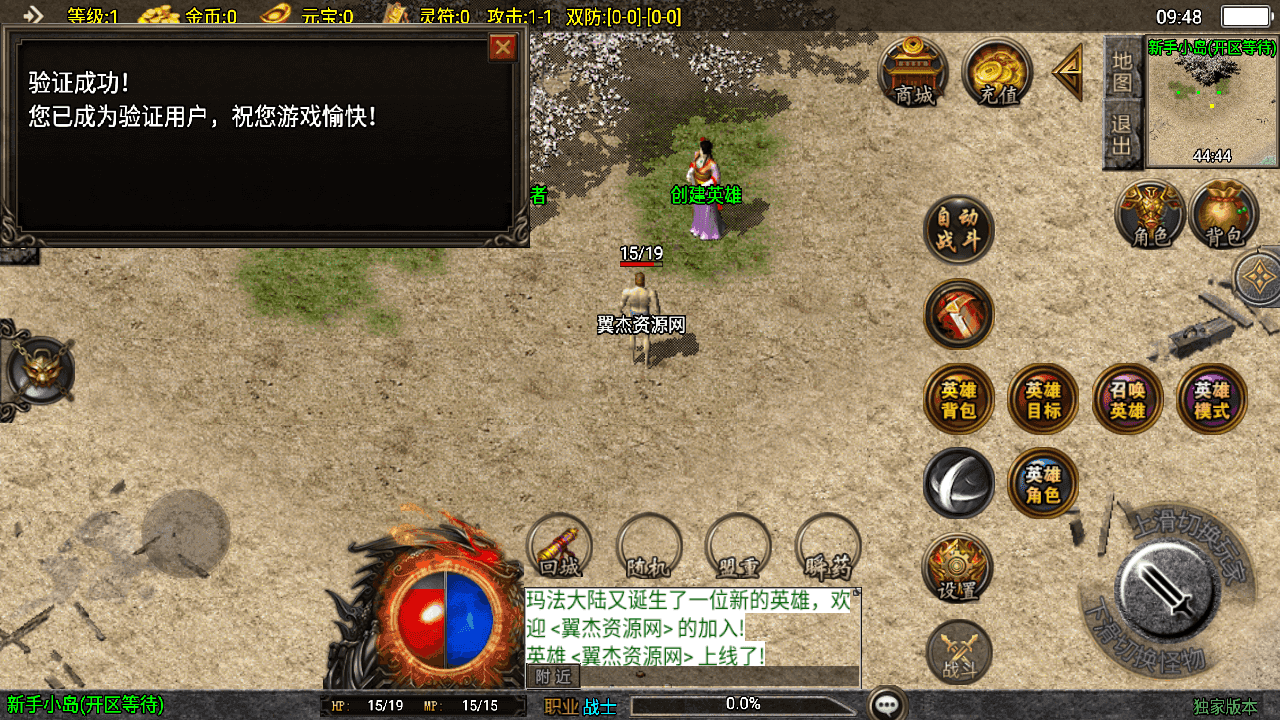The image size is (1280, 720).
Task: Close the verification success dialog
Action: [x=503, y=47]
